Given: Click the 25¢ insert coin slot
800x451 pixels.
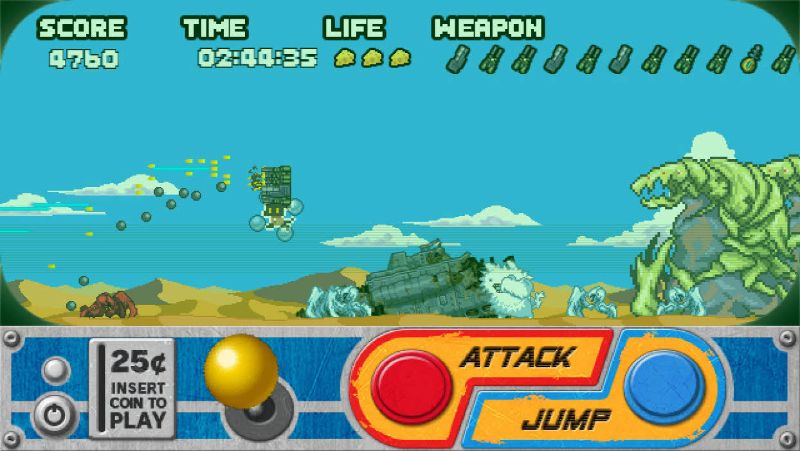Looking at the screenshot, I should click(x=125, y=387).
